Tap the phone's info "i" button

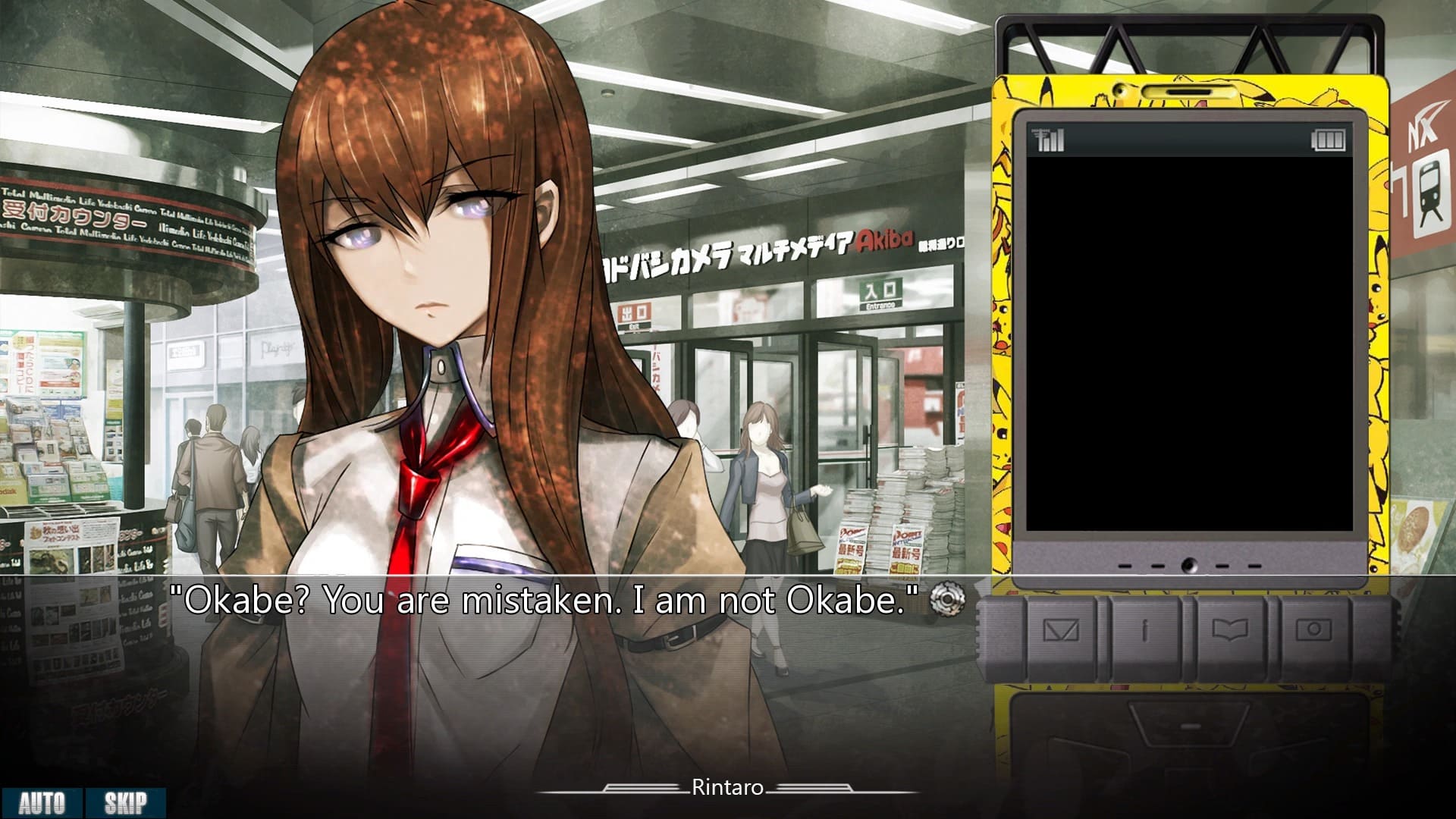(x=1145, y=631)
